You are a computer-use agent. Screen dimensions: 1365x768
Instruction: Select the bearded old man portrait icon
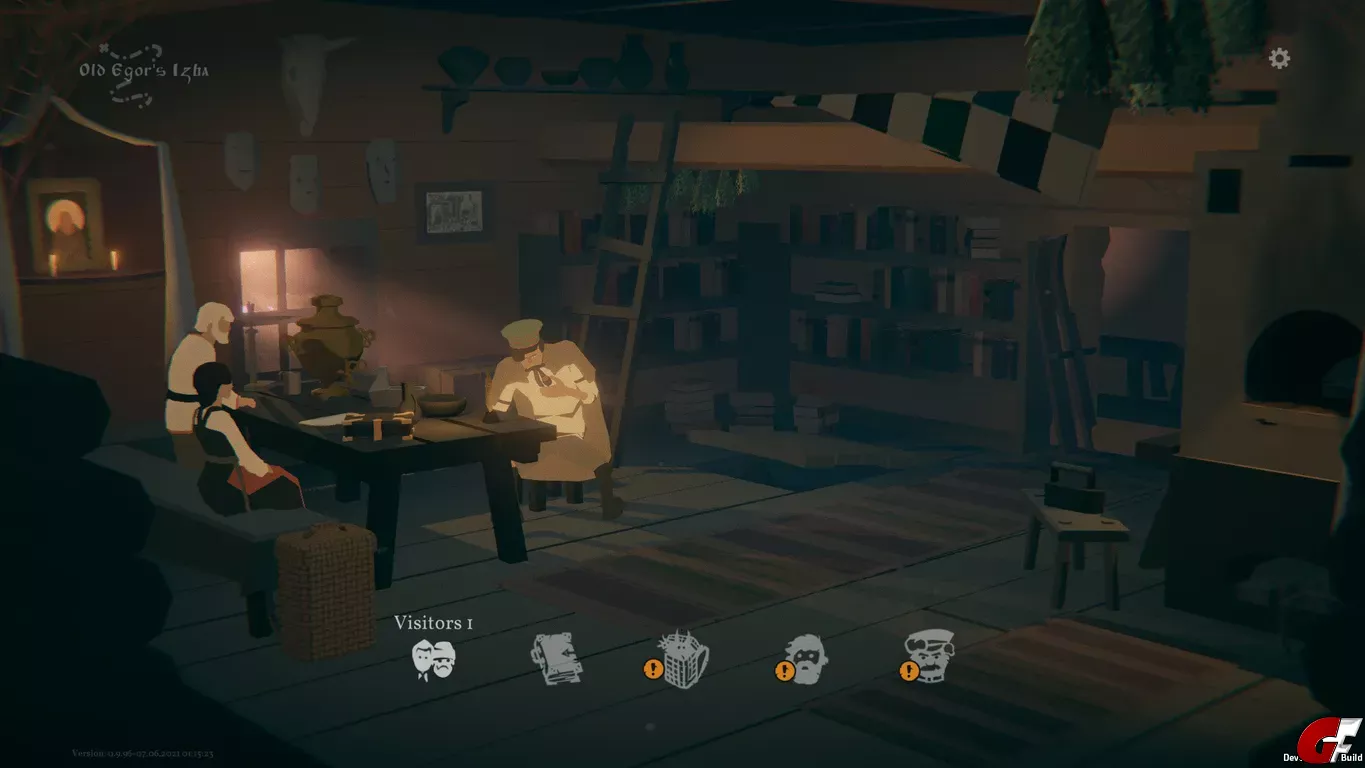pos(805,659)
